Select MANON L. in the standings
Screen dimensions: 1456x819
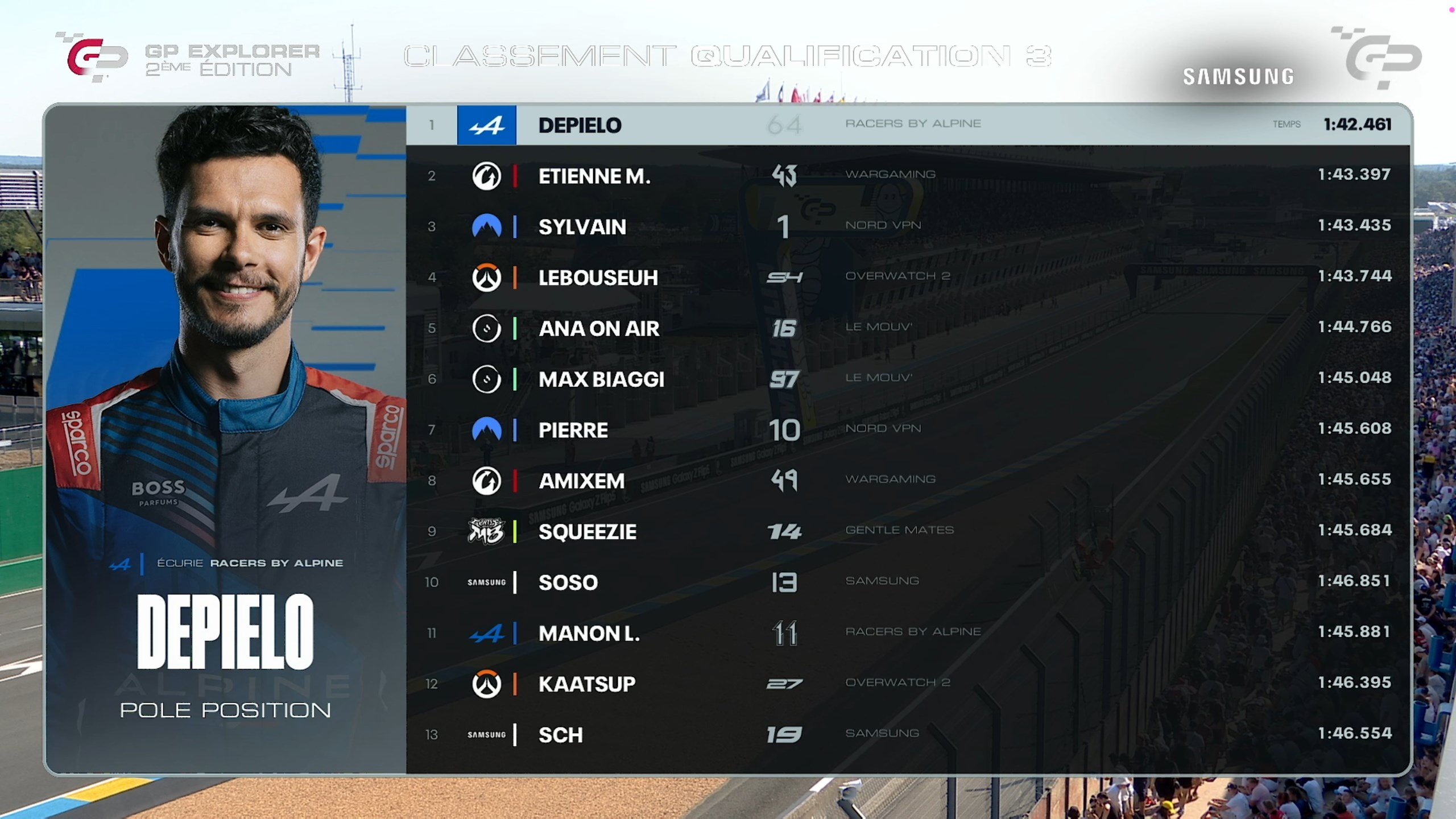click(x=908, y=633)
